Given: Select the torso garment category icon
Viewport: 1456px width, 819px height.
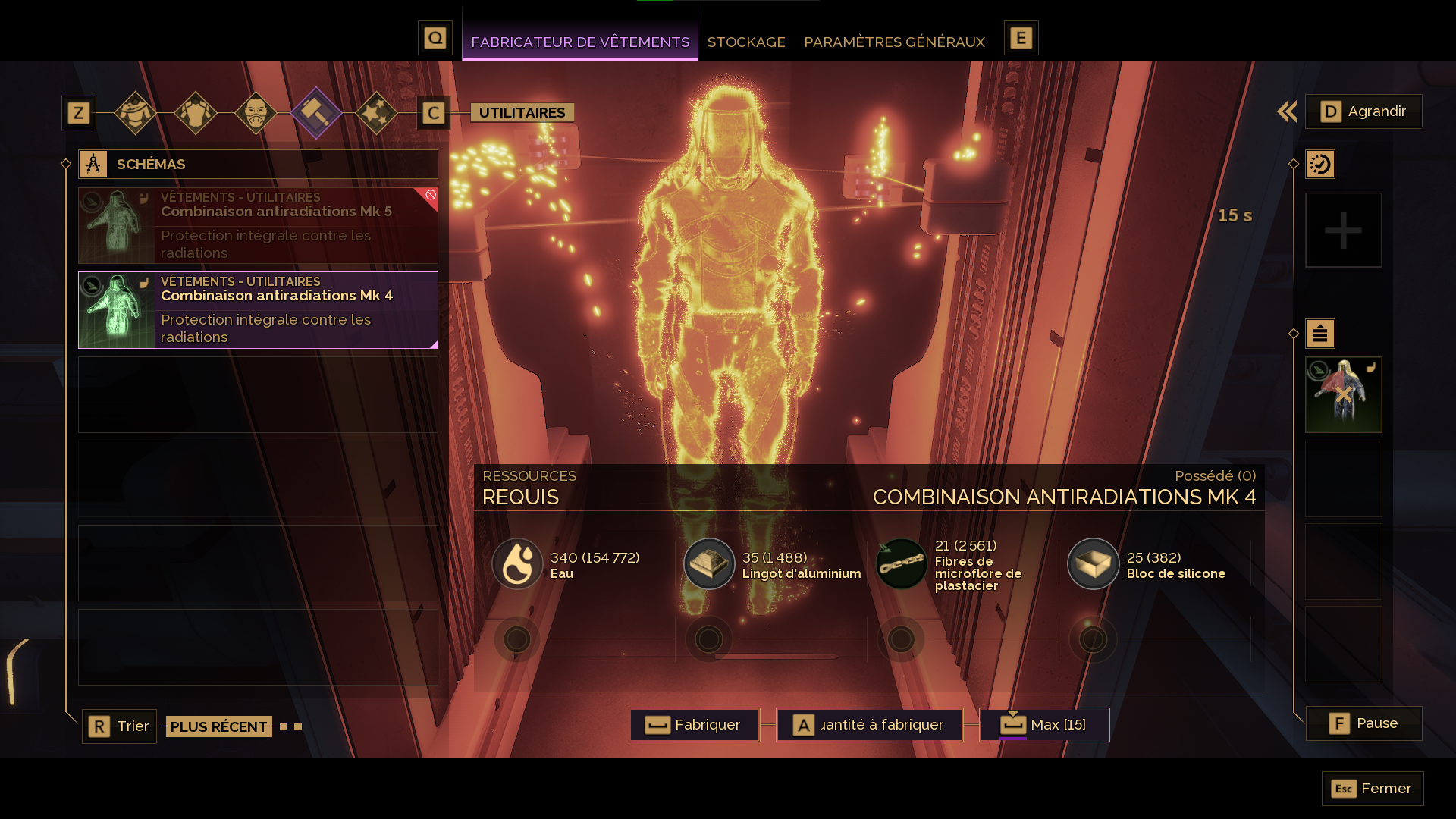Looking at the screenshot, I should coord(196,113).
